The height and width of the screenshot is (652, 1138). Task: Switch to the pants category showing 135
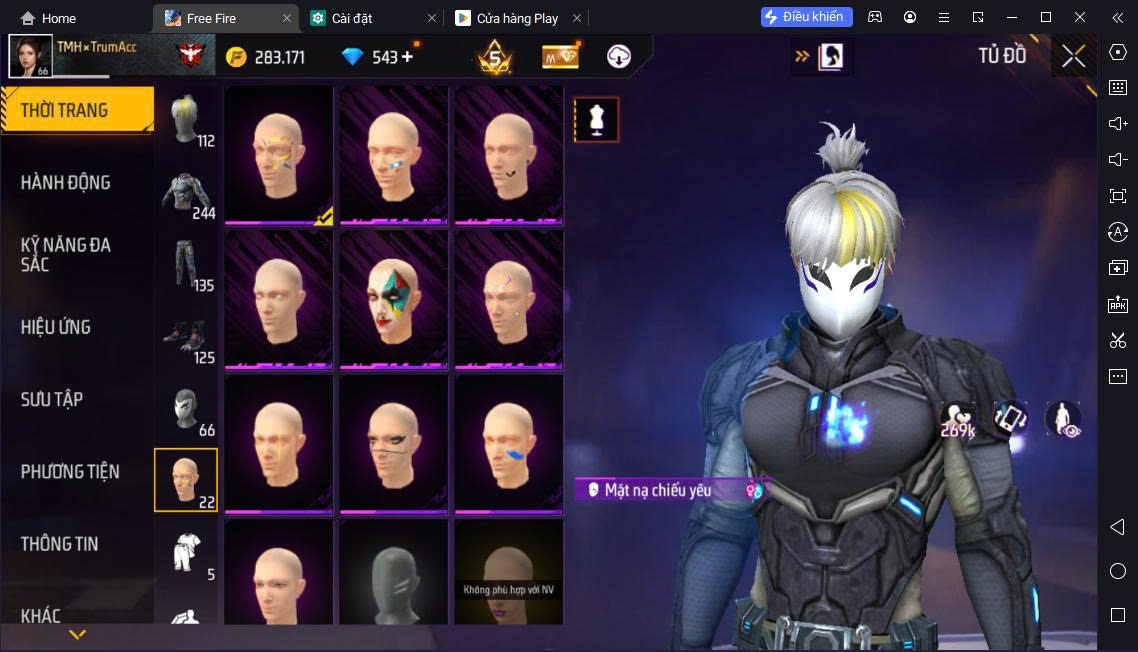coord(187,265)
